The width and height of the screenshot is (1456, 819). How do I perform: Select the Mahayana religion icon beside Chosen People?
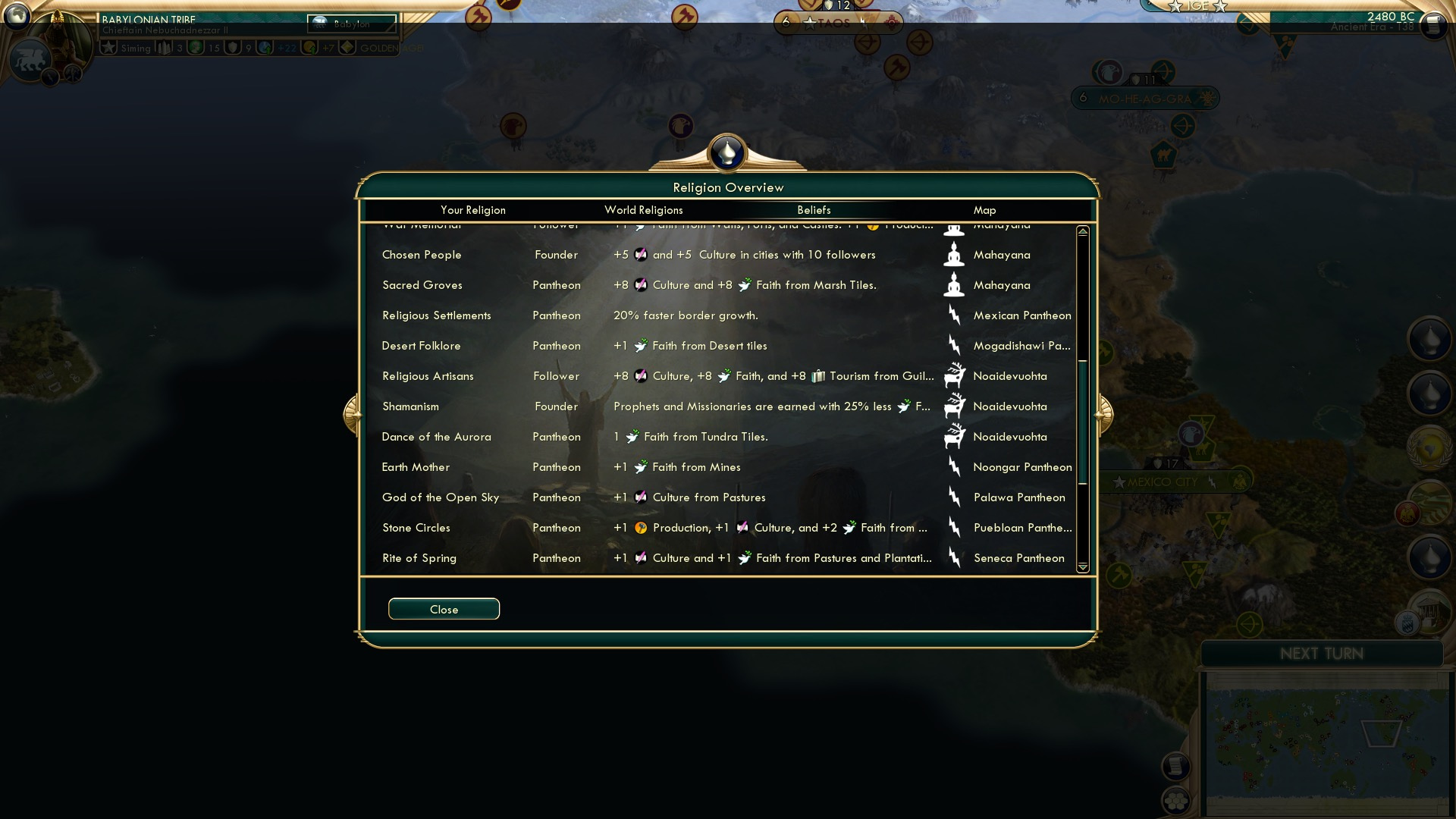955,255
